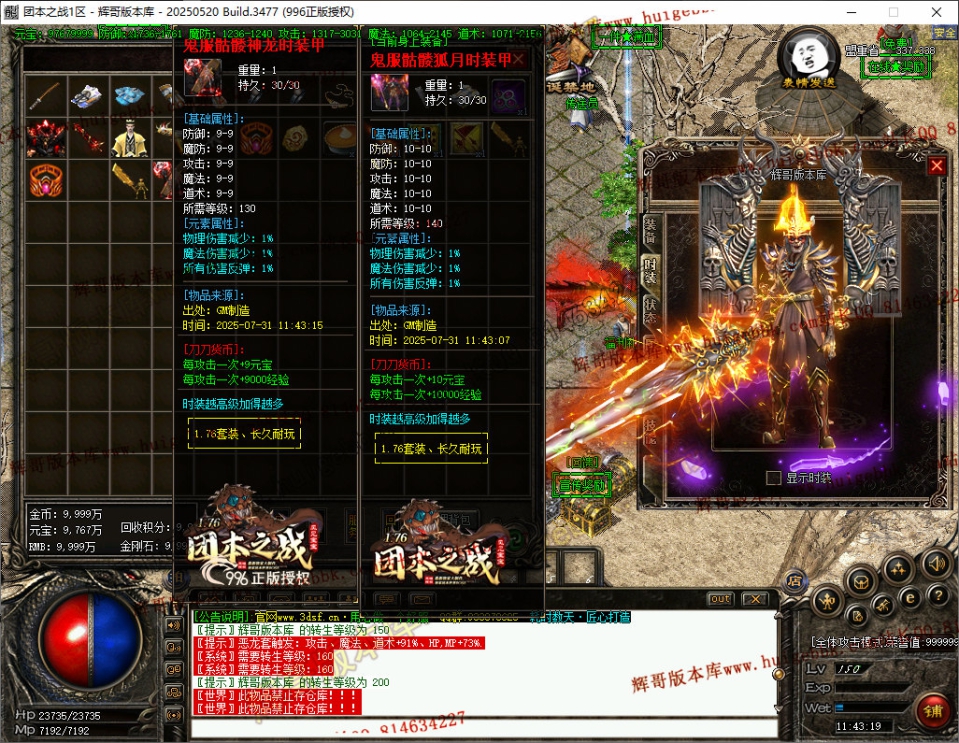Select the orange ring with pink gem
Viewport: 959px width, 743px height.
44,180
